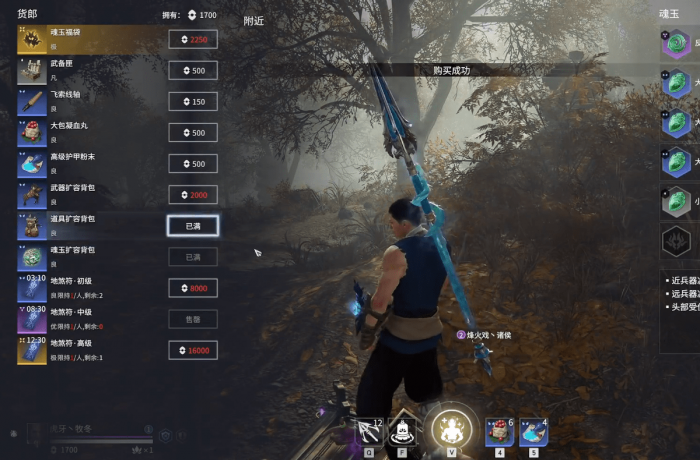Use the 凝血丸 healing item slot
The height and width of the screenshot is (460, 700).
pyautogui.click(x=499, y=432)
